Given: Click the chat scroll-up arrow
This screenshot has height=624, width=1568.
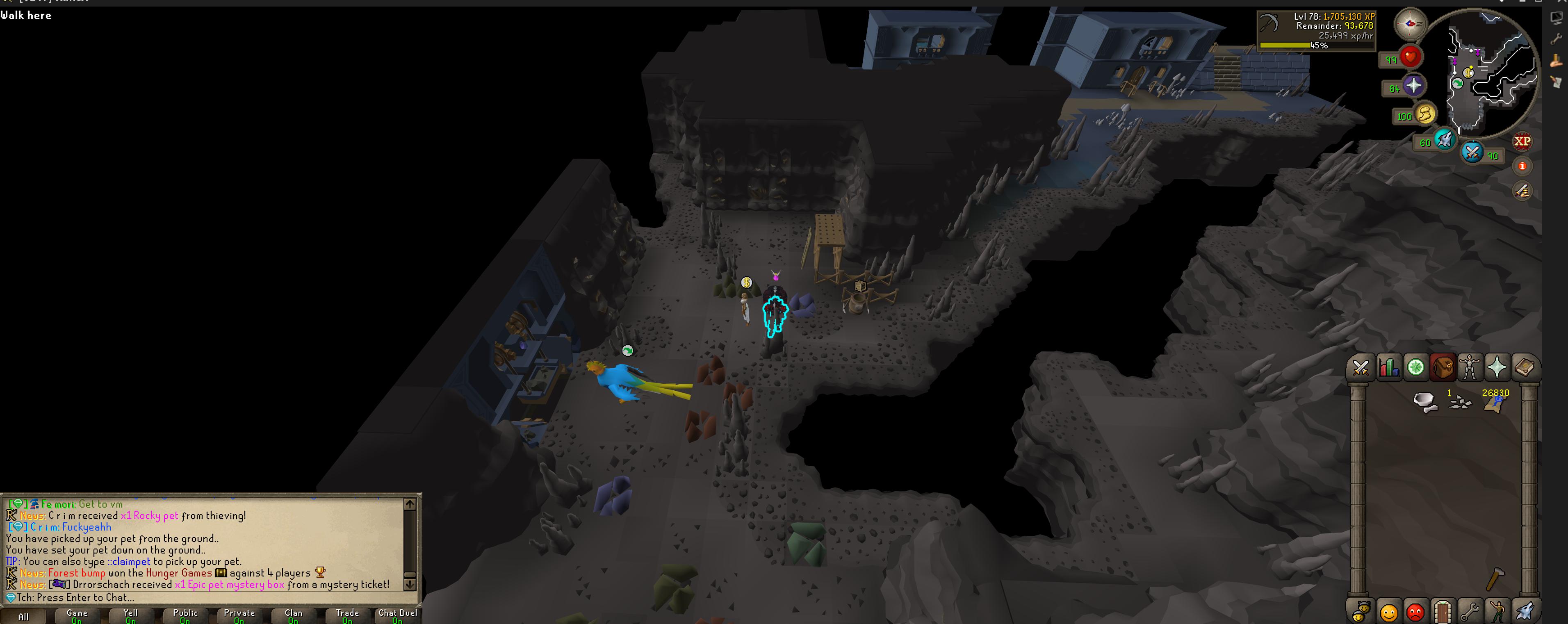Looking at the screenshot, I should point(410,504).
